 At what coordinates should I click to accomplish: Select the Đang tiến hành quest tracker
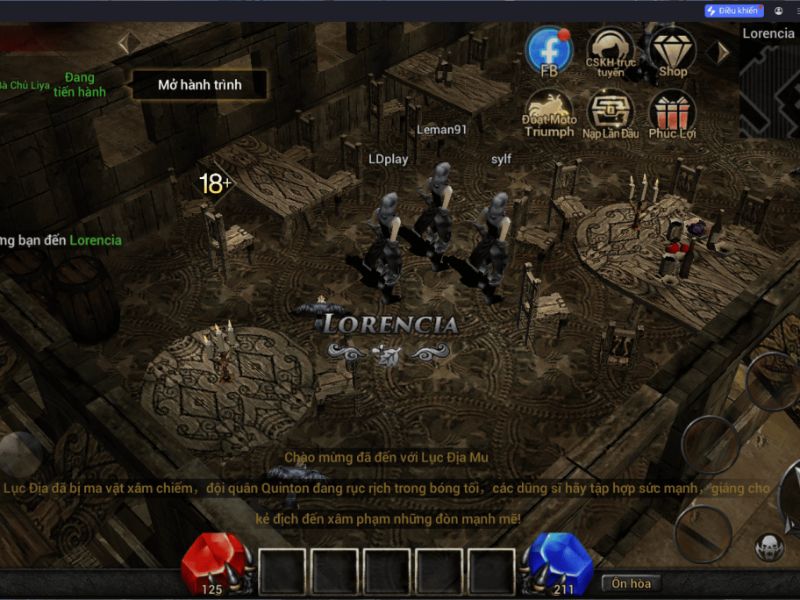[x=79, y=84]
